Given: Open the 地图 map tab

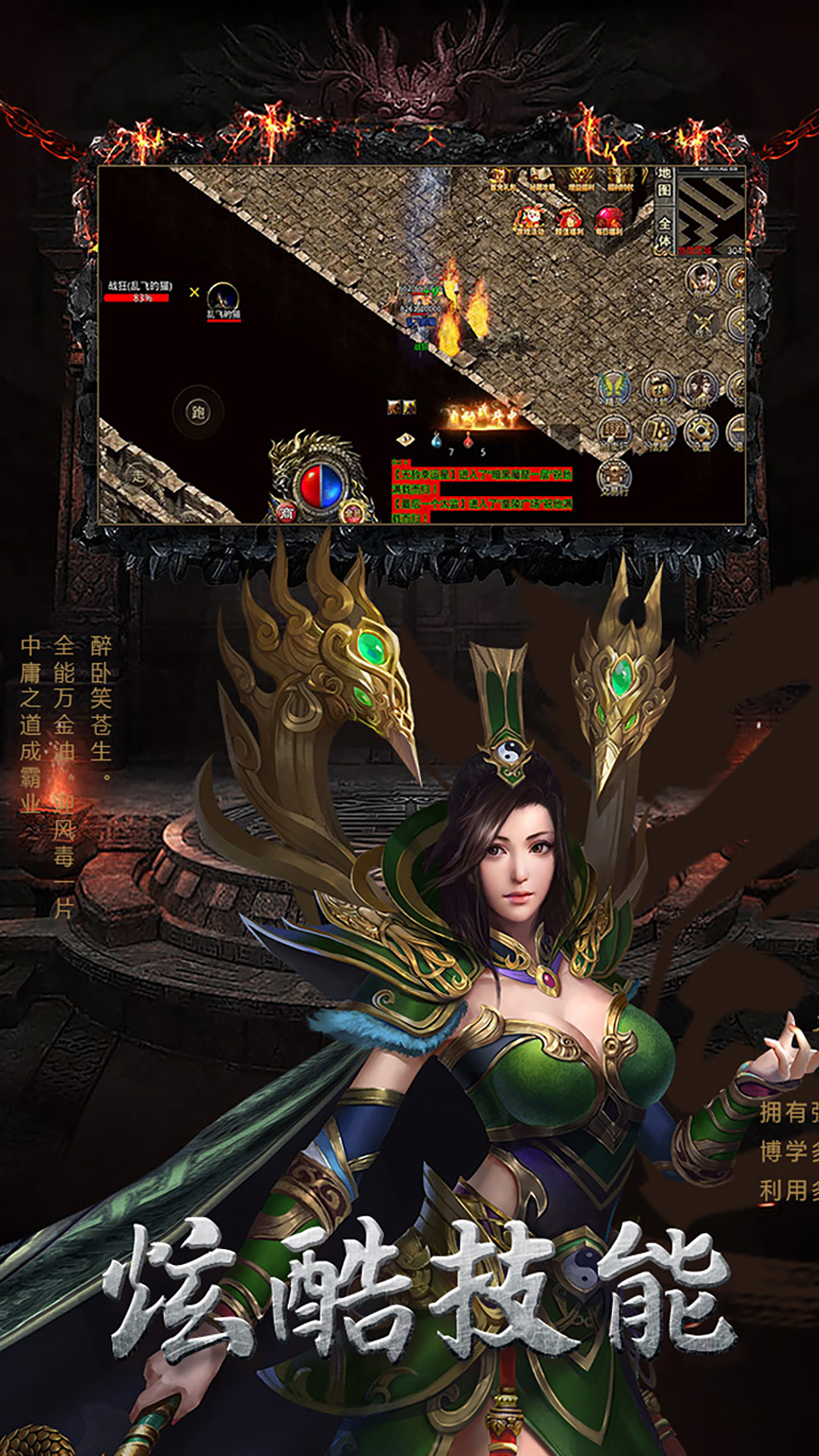Looking at the screenshot, I should tap(664, 183).
